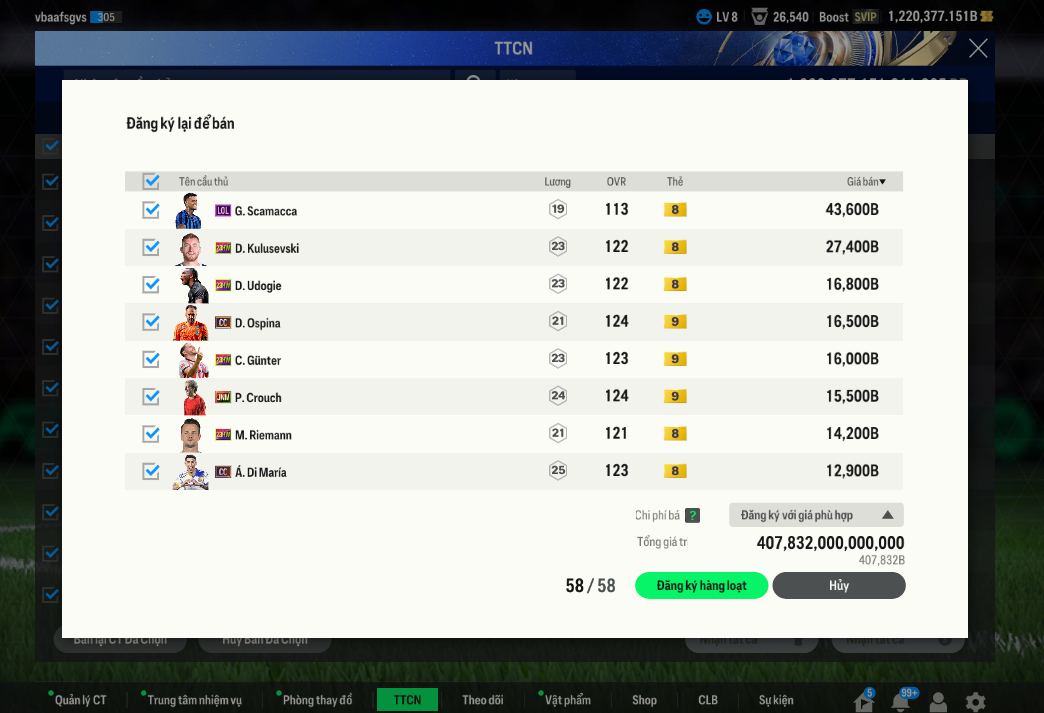Toggle Á. Di María's checkbox
Screen dimensions: 1044x713
pyautogui.click(x=151, y=471)
